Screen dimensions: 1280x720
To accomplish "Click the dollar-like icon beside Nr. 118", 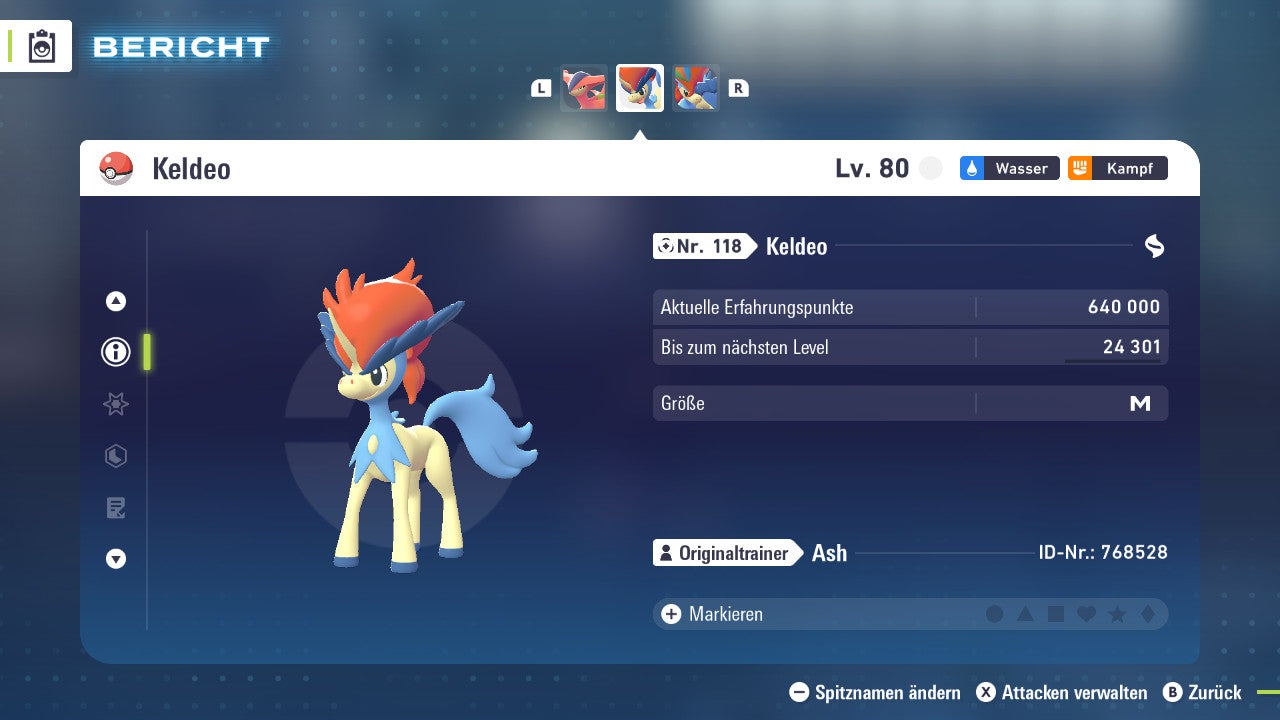I will pyautogui.click(x=1155, y=244).
